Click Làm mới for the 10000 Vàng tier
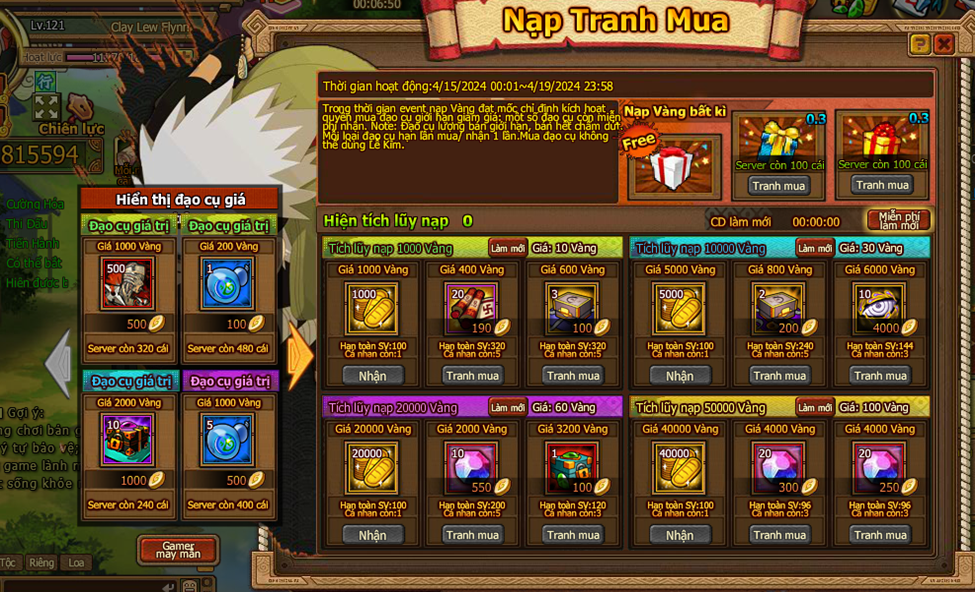The image size is (975, 592). tap(814, 248)
